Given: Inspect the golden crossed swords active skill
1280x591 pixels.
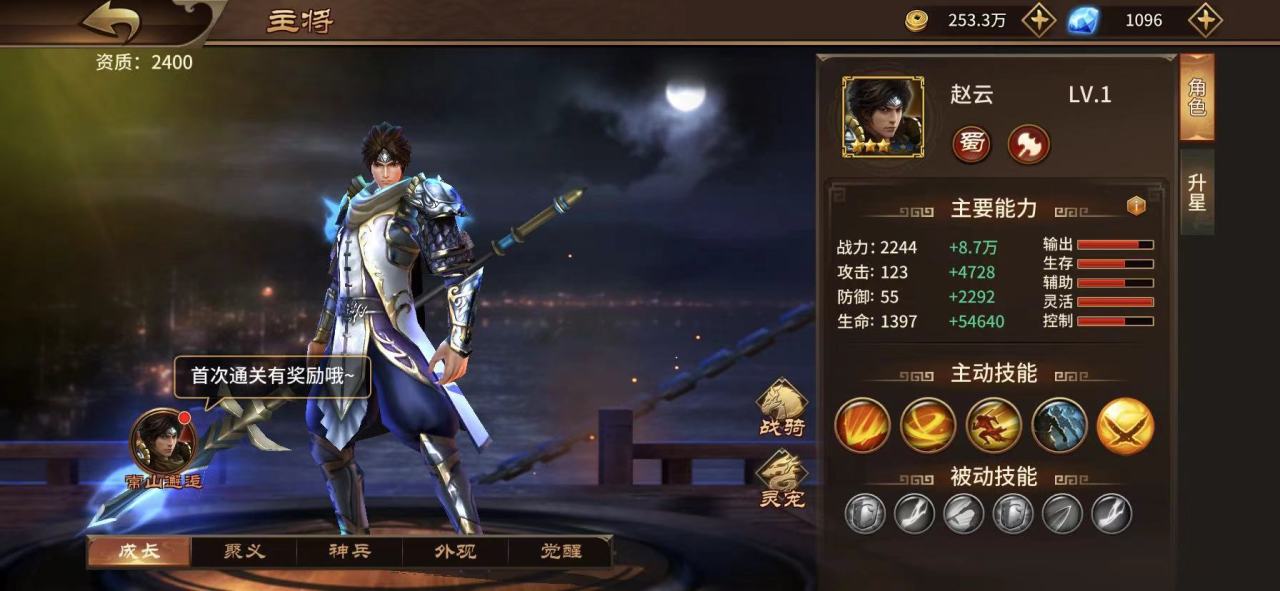Looking at the screenshot, I should (1125, 425).
